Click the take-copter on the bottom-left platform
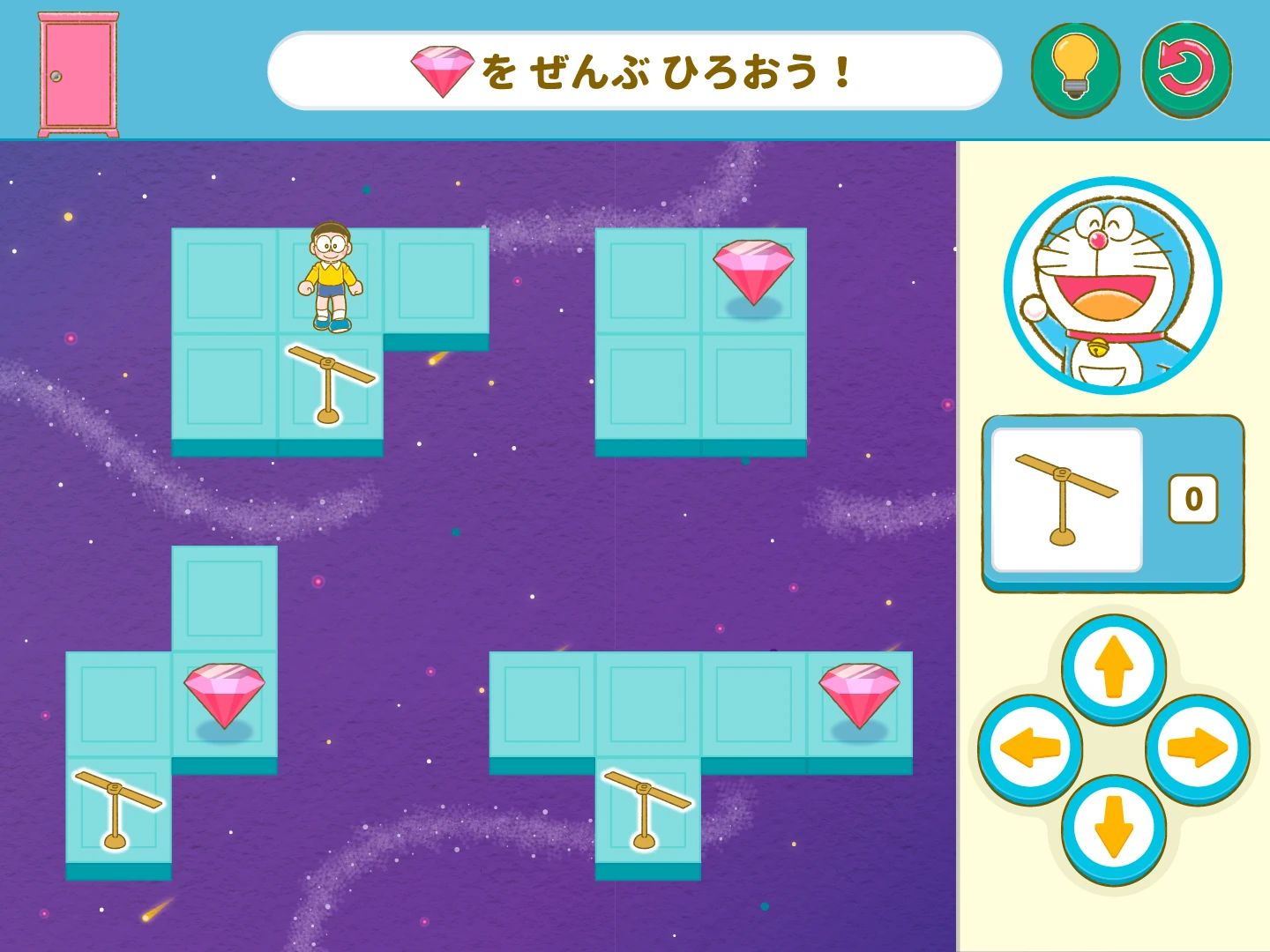Viewport: 1270px width, 952px height. 113,807
